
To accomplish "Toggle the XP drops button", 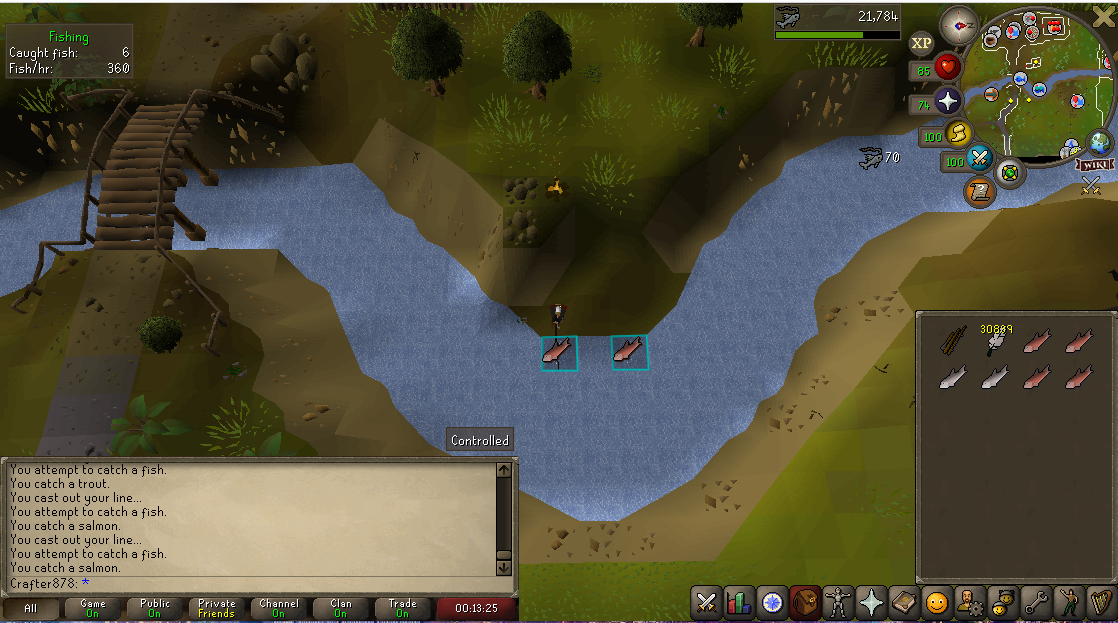I will point(921,43).
